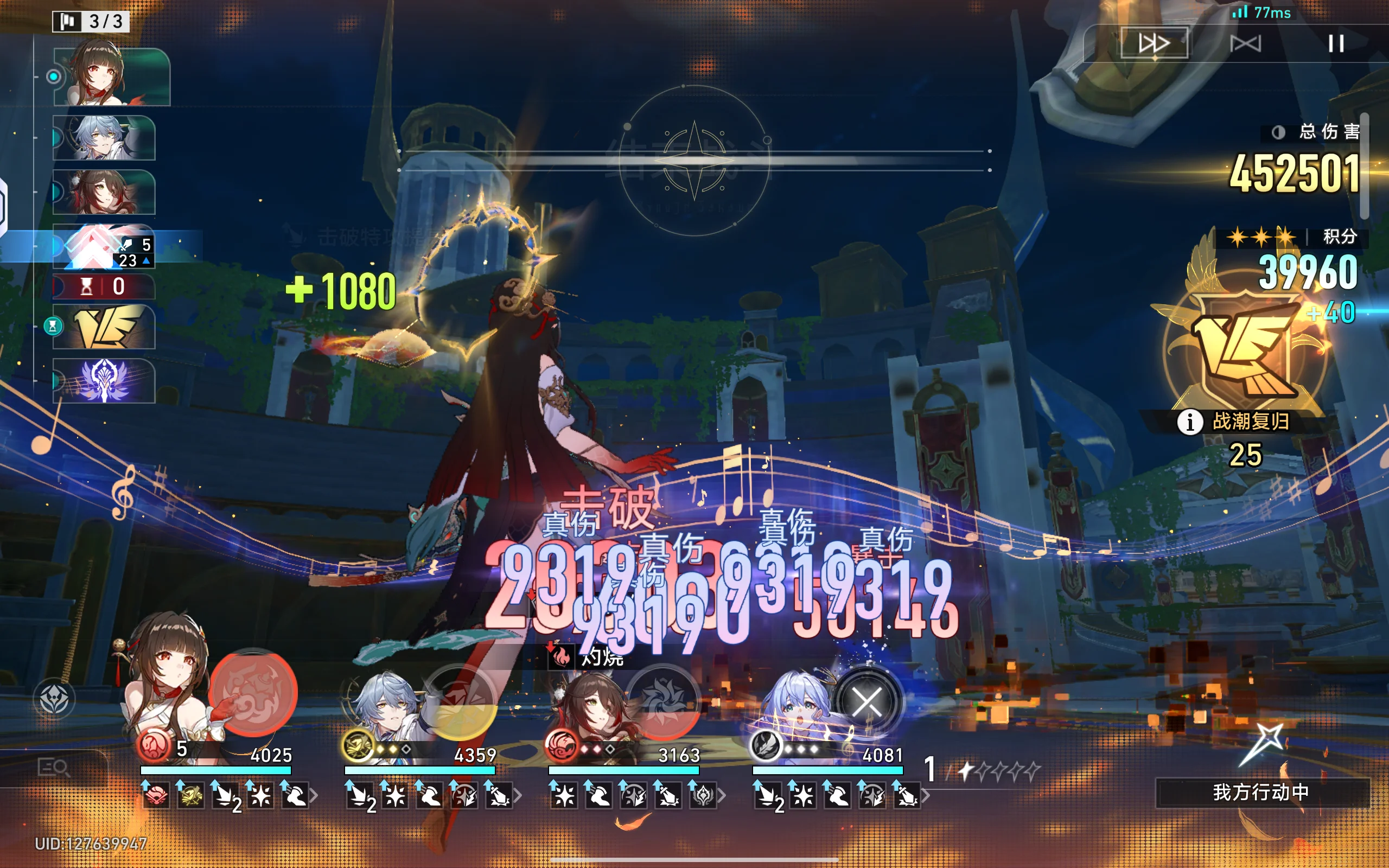Open the 战潮复归 info tooltip

[1189, 422]
